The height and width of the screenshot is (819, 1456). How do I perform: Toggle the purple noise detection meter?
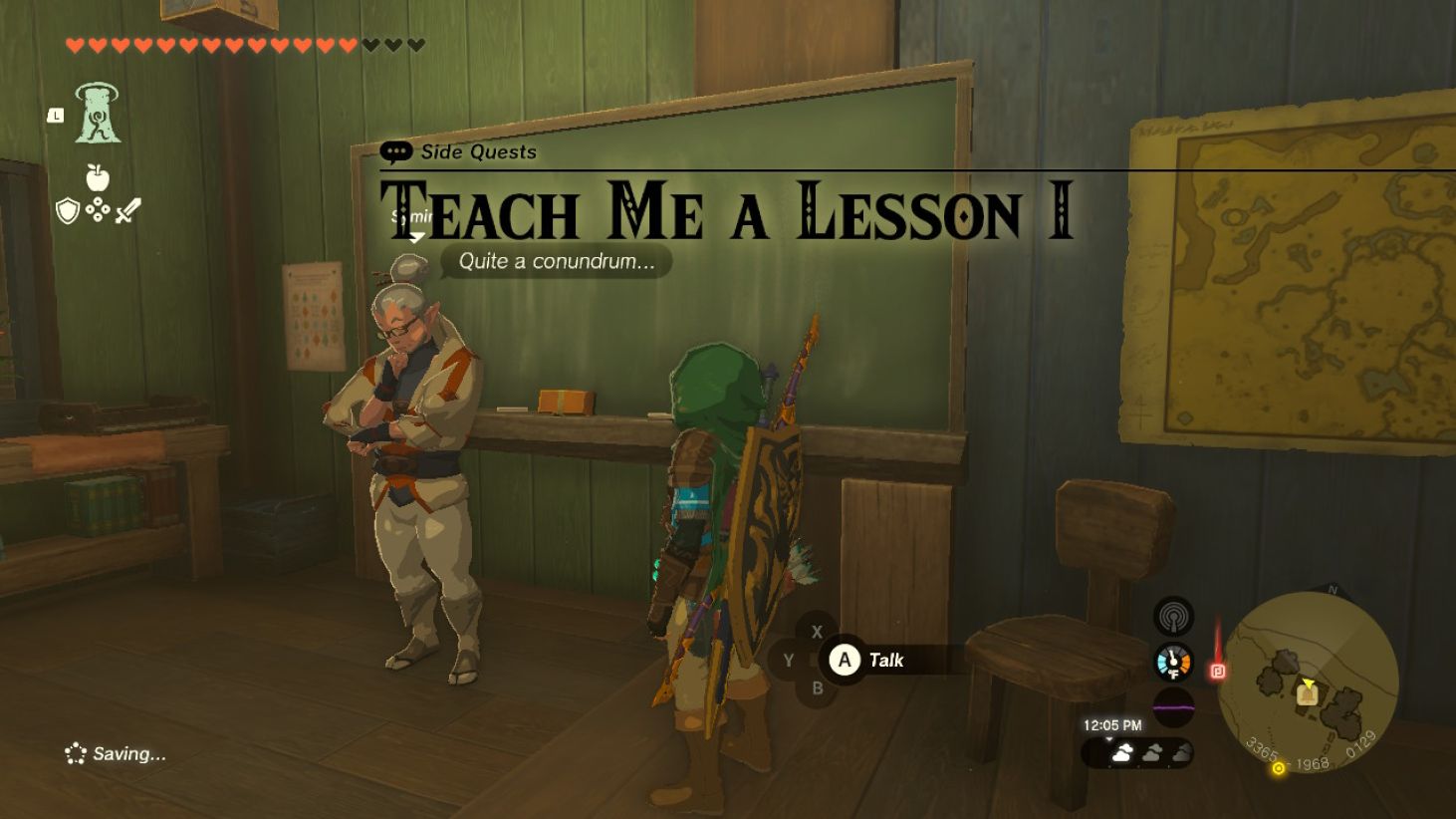click(x=1175, y=707)
